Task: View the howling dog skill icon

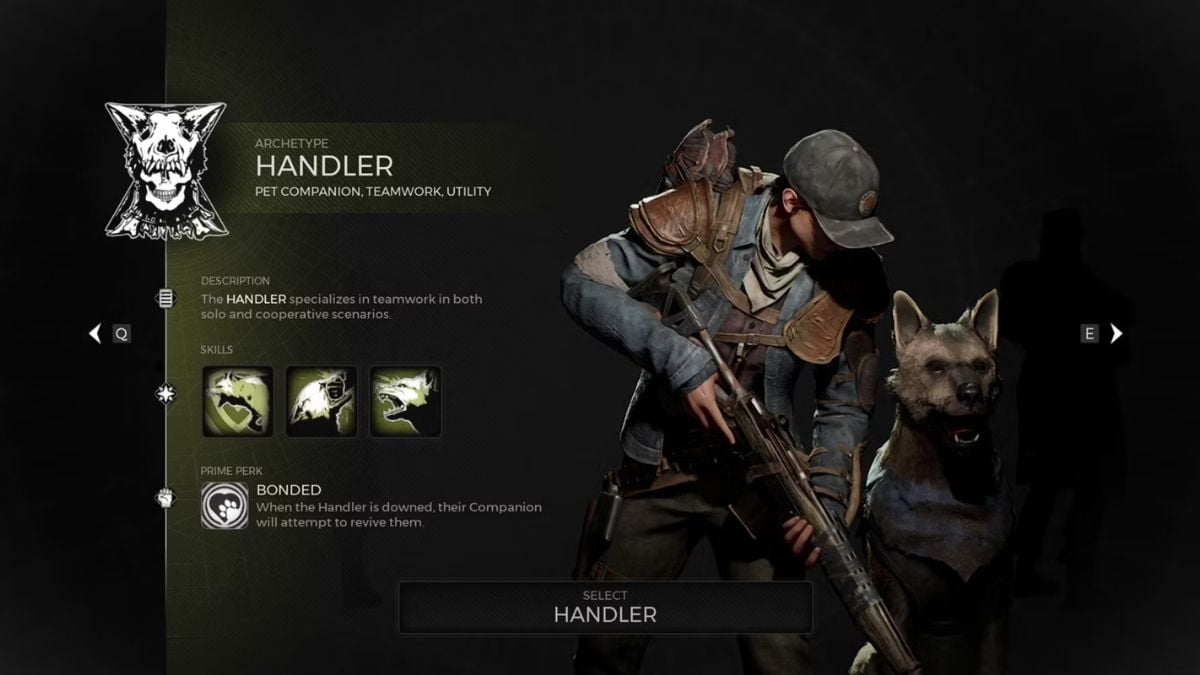Action: pyautogui.click(x=321, y=401)
